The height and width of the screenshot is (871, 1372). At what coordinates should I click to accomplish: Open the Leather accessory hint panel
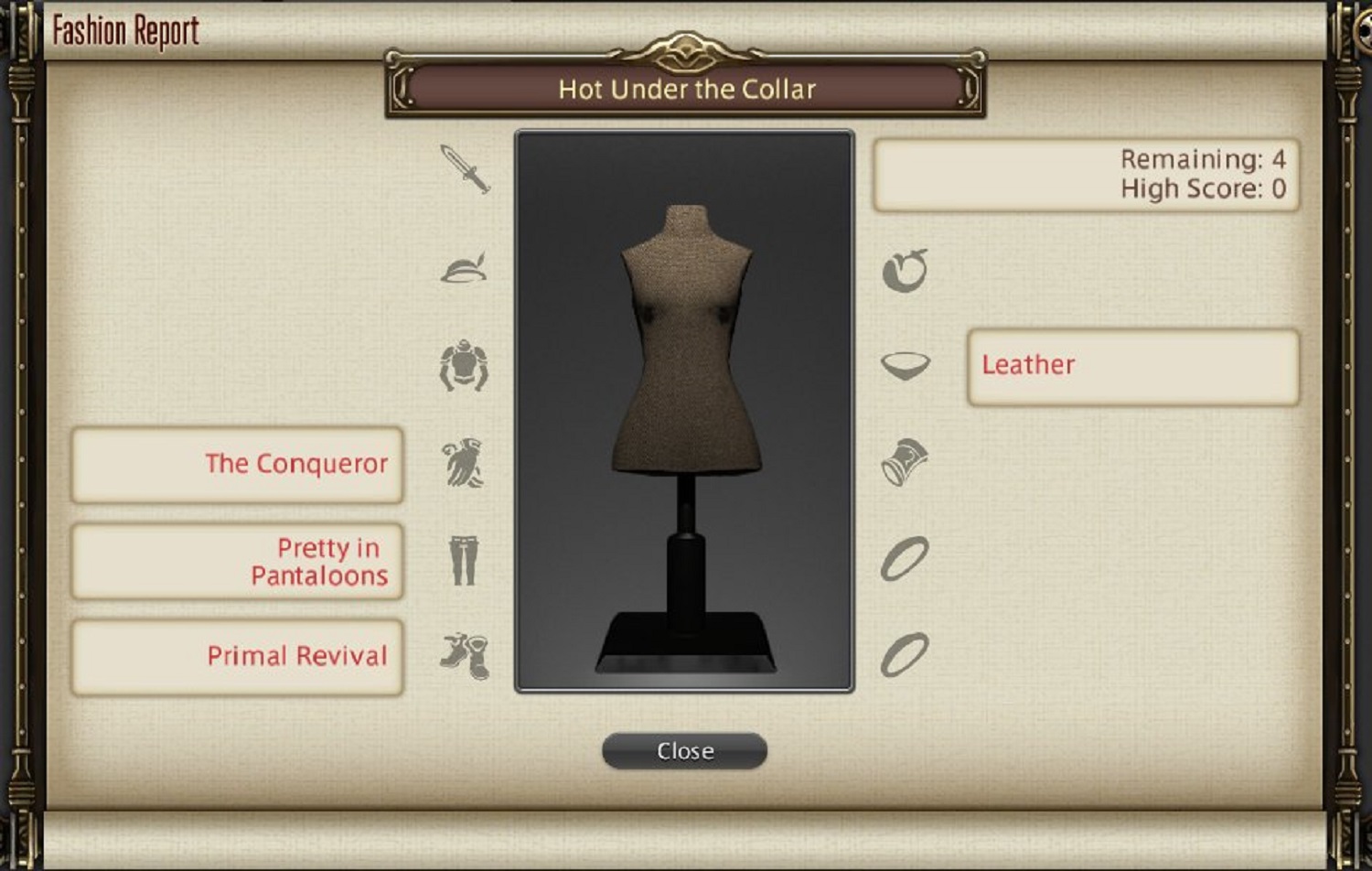1131,364
